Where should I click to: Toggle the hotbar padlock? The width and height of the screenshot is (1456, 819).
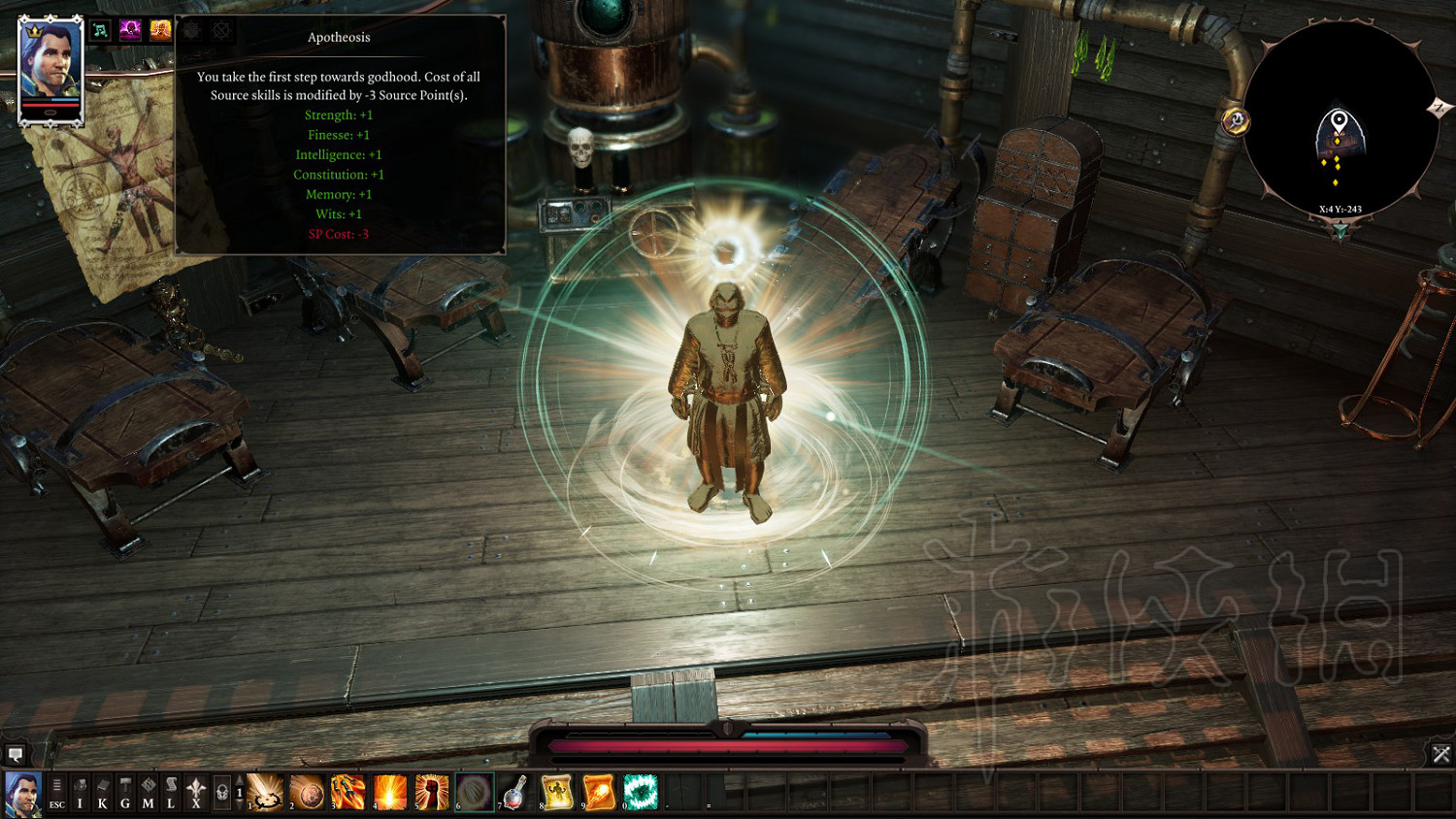click(222, 793)
